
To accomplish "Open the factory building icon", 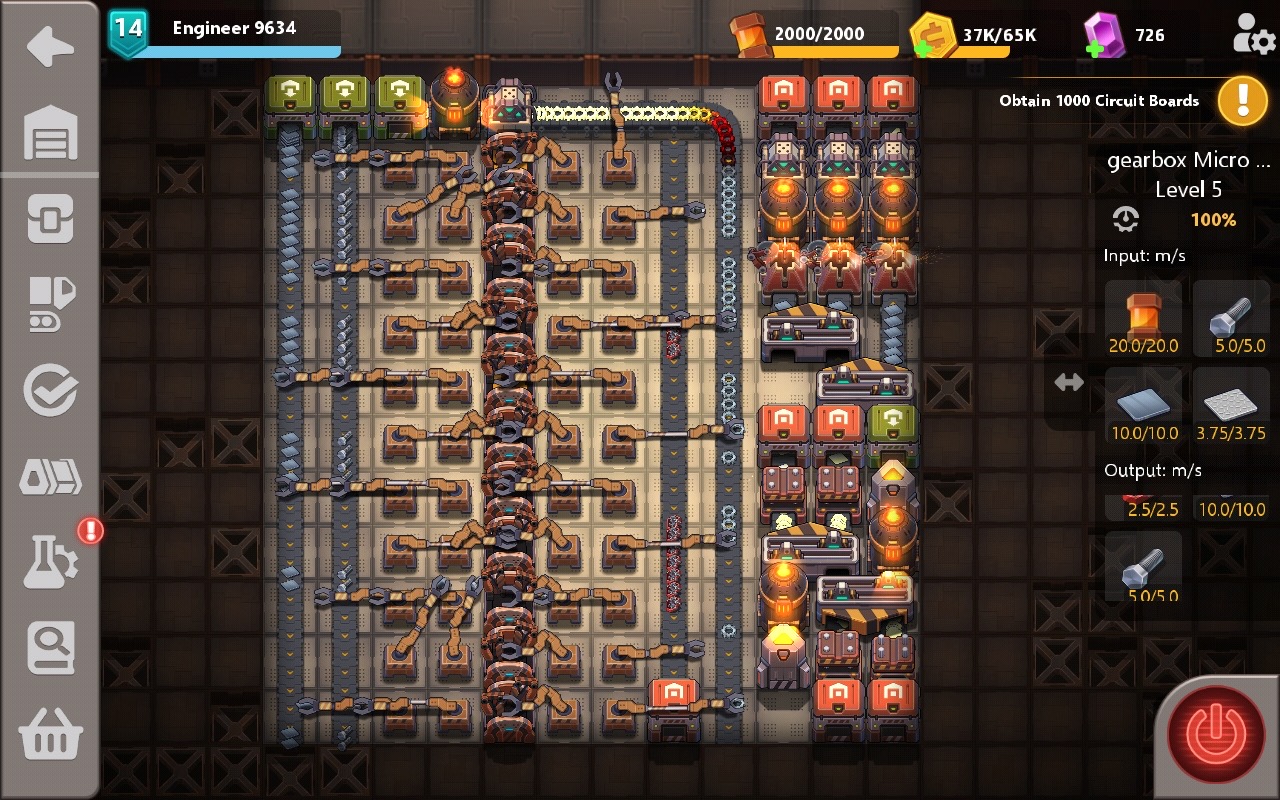I will [x=50, y=135].
